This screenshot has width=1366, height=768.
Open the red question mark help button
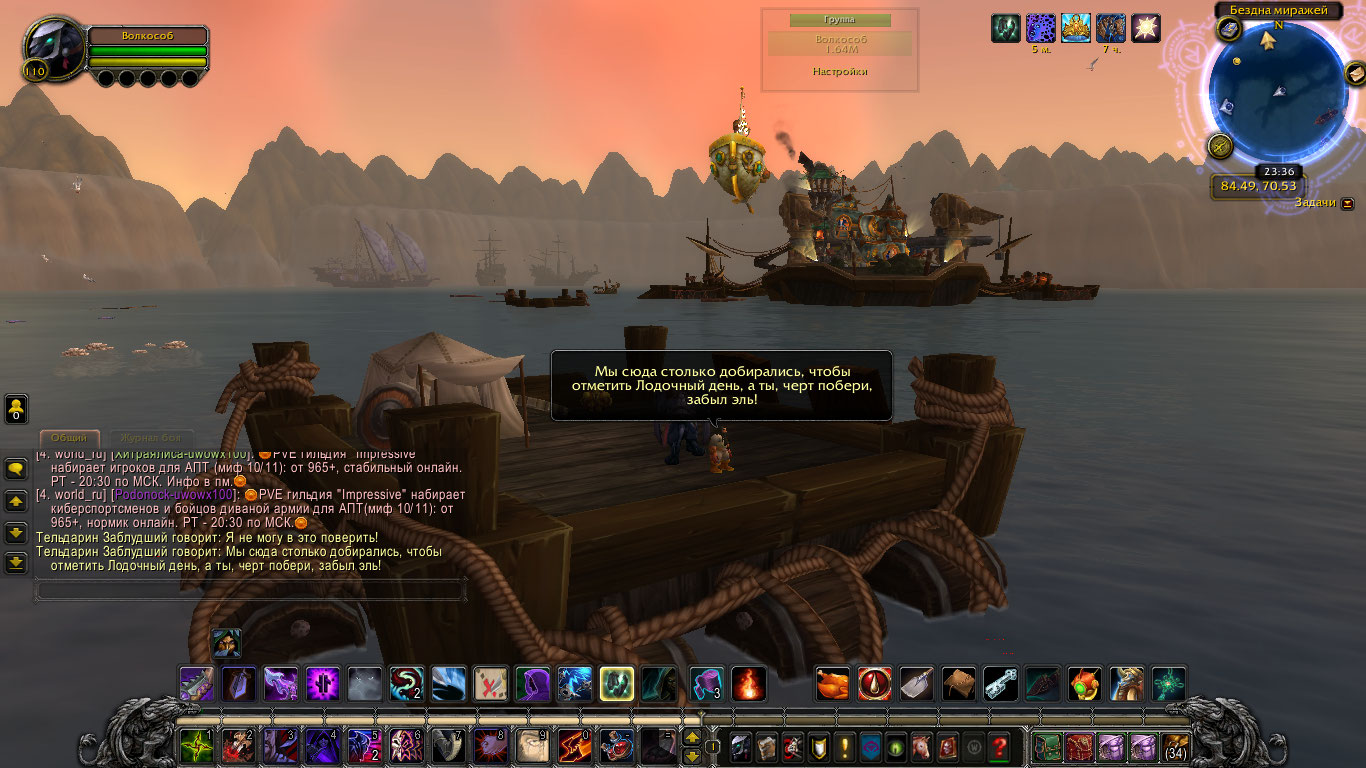tap(998, 746)
